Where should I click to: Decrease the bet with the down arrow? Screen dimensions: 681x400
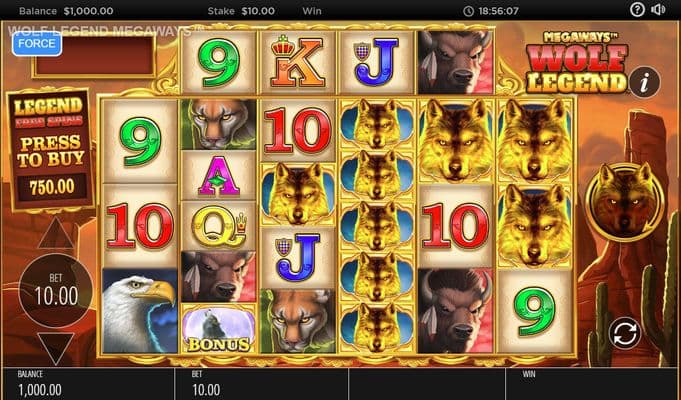point(56,348)
